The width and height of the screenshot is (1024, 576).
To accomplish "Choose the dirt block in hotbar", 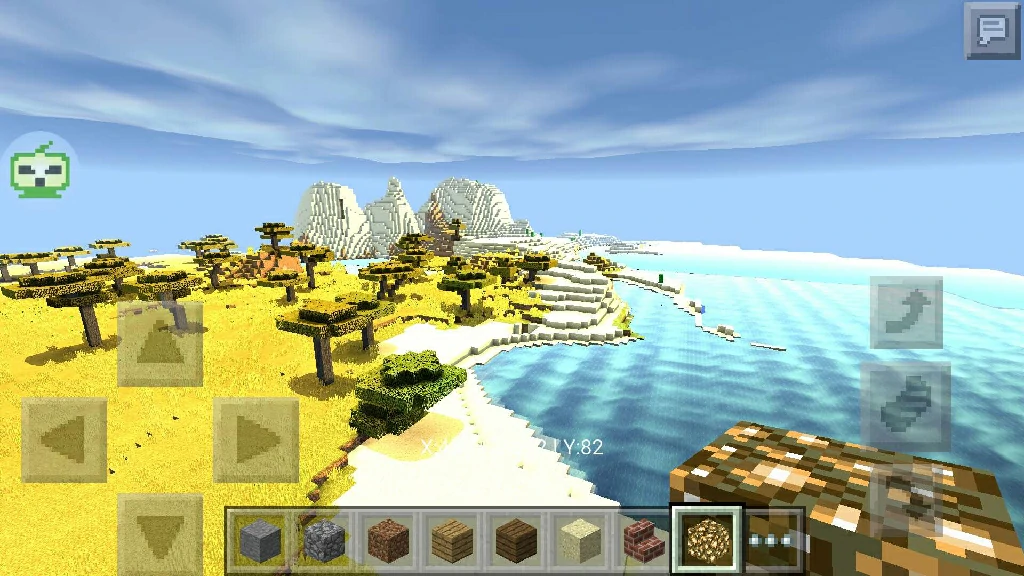I will click(x=387, y=541).
